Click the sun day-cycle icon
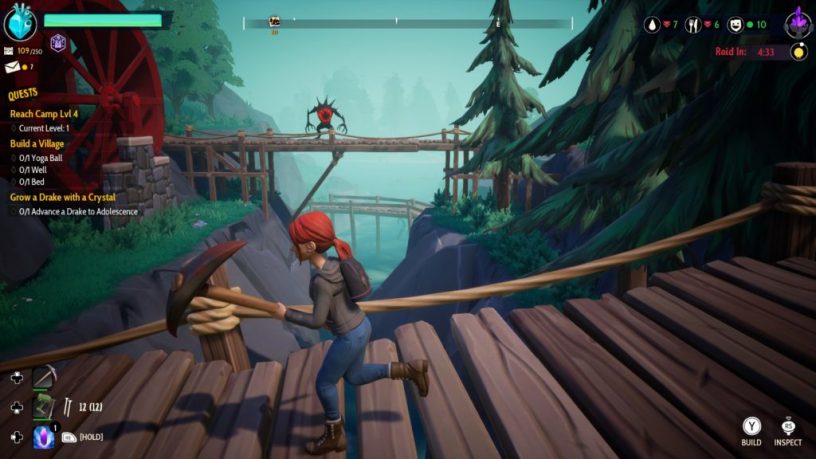The image size is (816, 459). point(798,52)
